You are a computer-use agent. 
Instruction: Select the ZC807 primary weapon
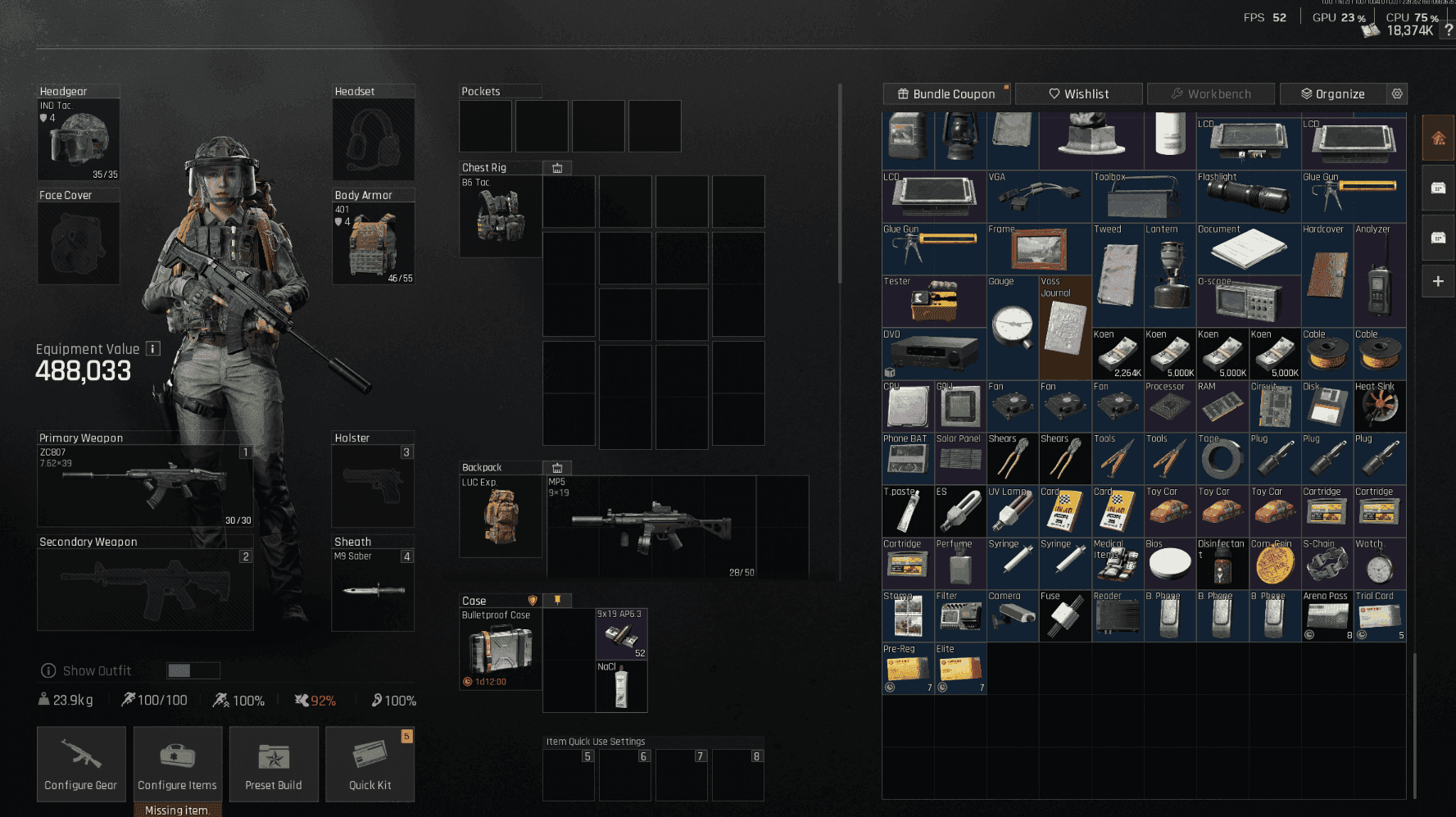coord(147,483)
